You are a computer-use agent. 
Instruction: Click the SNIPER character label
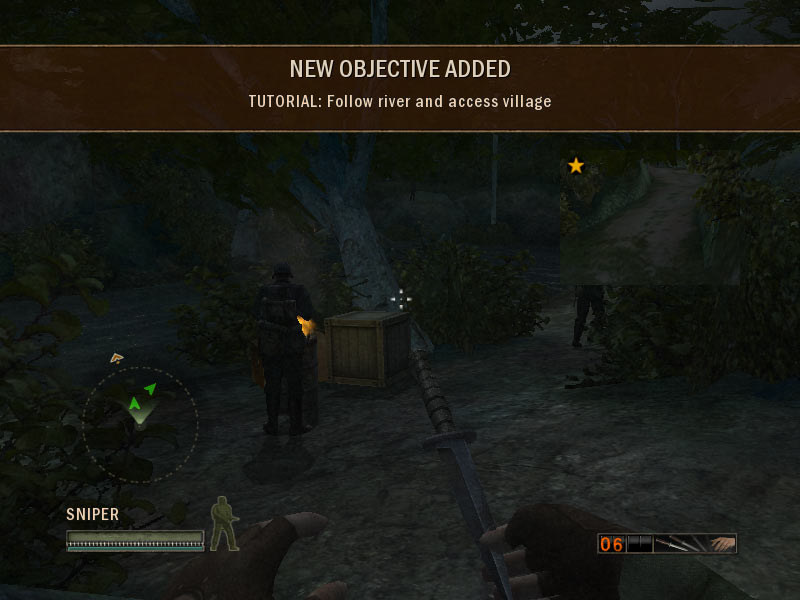93,514
